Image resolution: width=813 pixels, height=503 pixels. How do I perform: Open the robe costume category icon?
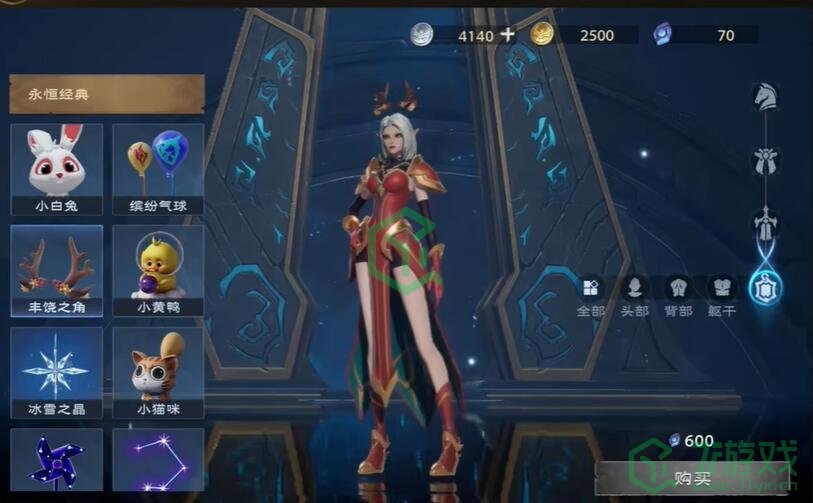(766, 160)
